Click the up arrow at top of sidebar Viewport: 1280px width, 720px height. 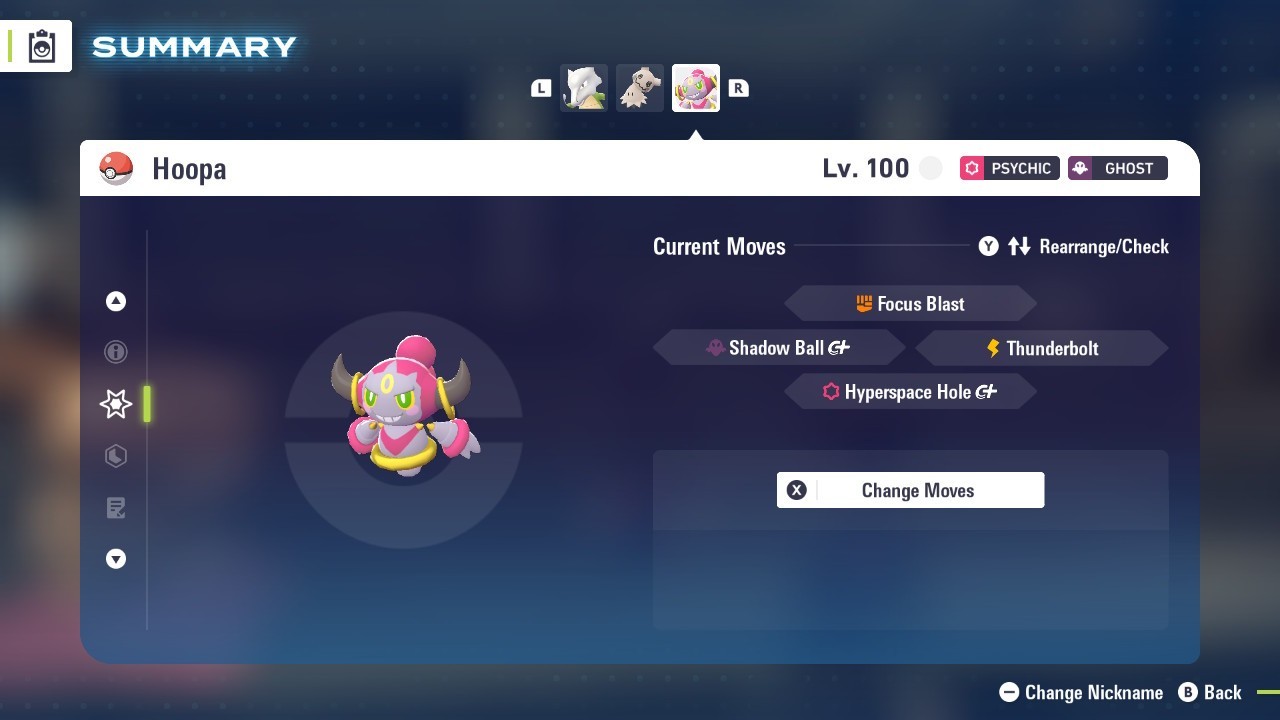click(115, 301)
